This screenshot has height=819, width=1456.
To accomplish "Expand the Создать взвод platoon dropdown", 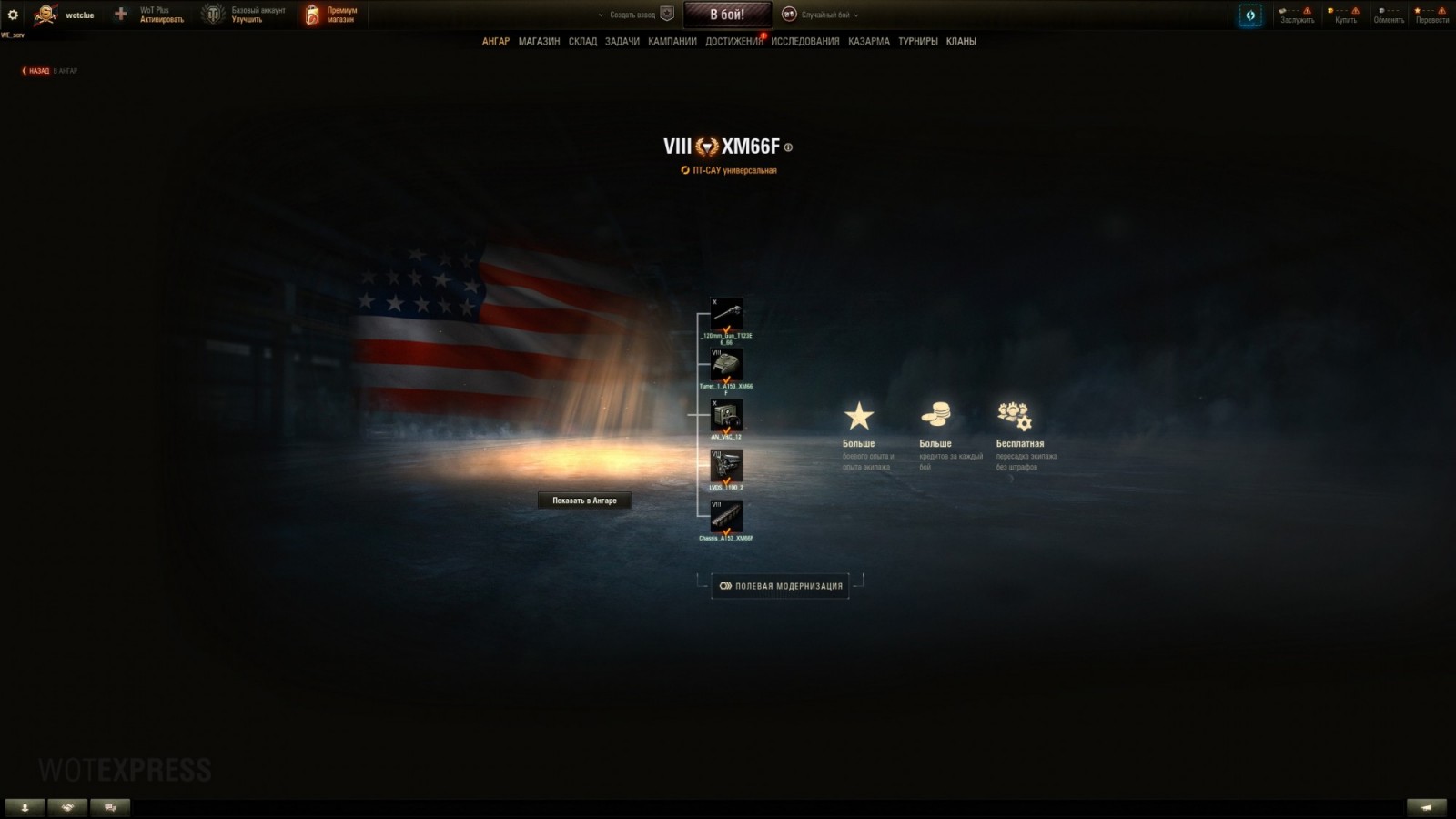I will click(x=628, y=15).
